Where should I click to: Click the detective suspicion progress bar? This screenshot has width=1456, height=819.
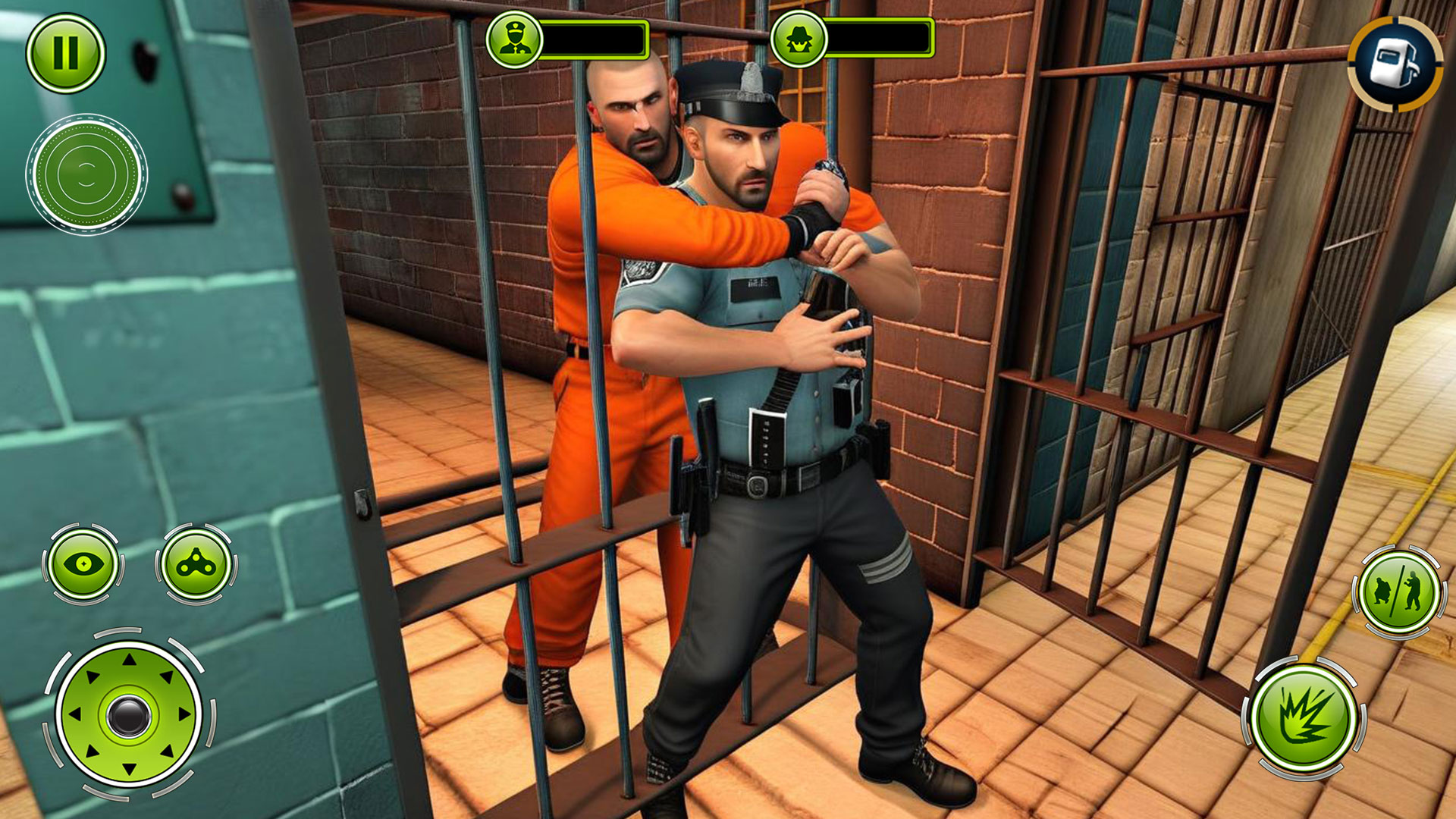click(x=880, y=36)
